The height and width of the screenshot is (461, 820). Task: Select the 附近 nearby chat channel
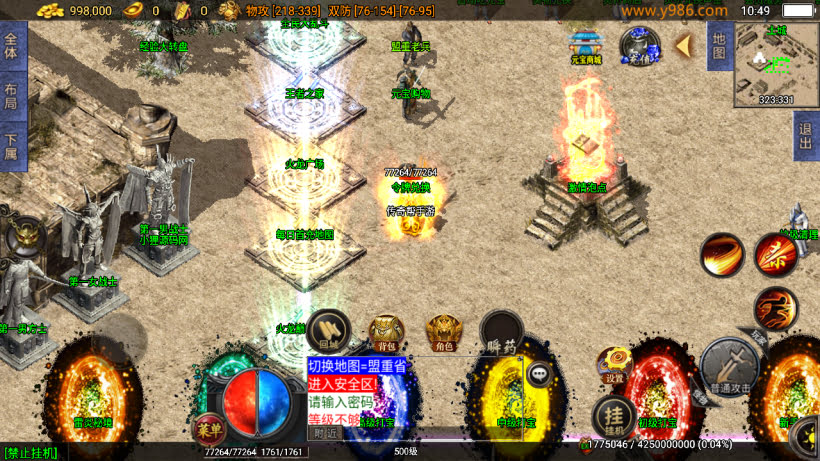[325, 433]
